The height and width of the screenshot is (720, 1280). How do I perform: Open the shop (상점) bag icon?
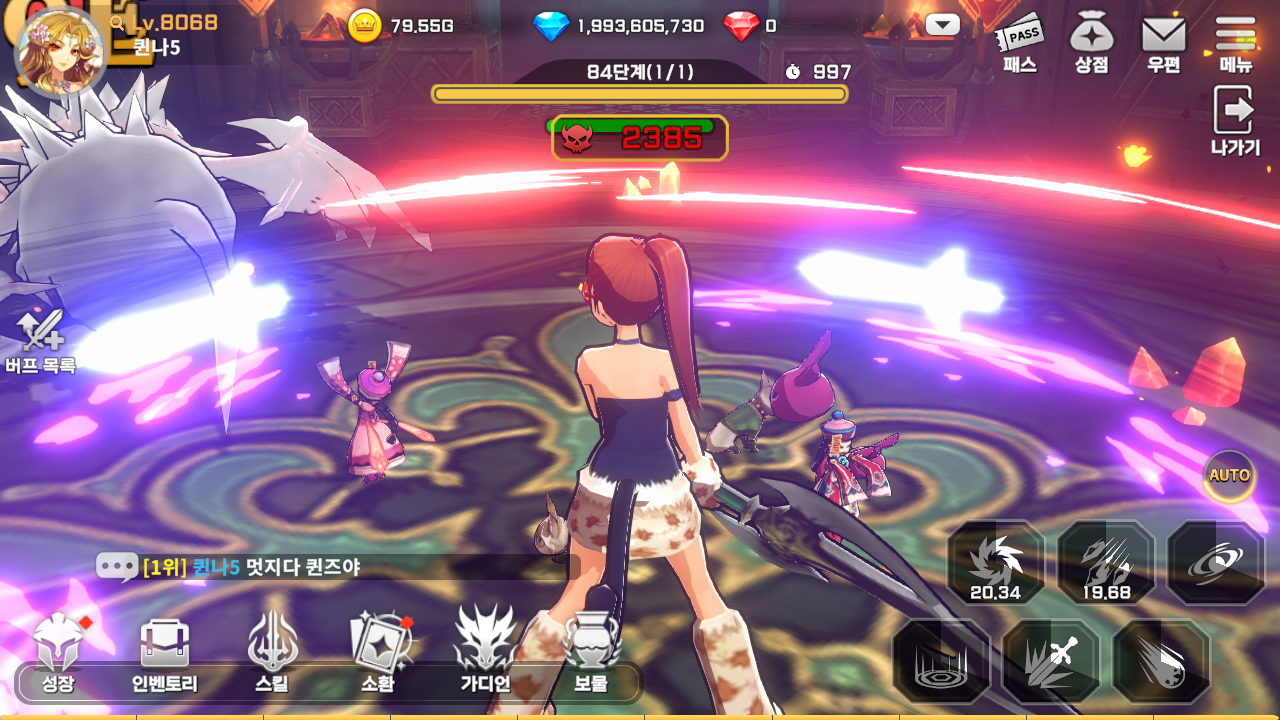[x=1092, y=45]
